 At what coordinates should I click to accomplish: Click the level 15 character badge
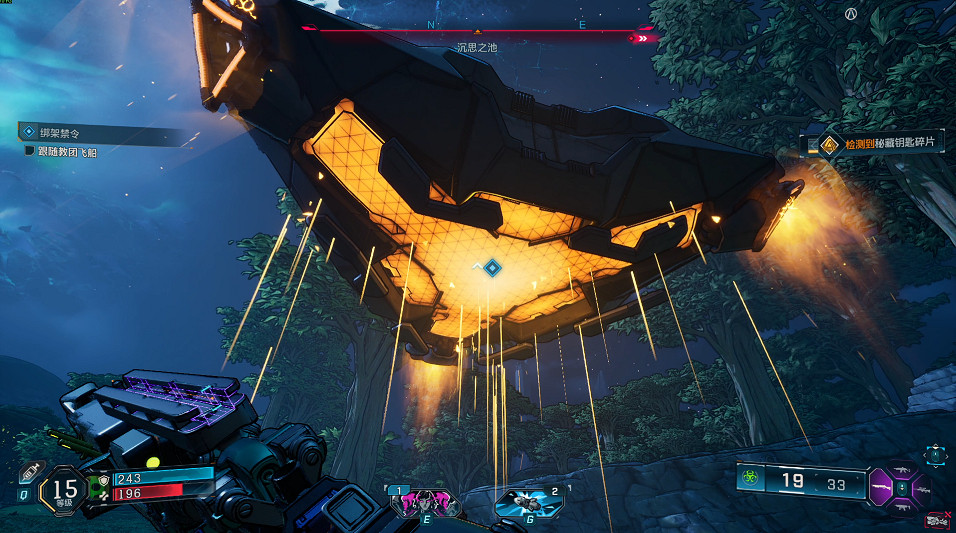tap(65, 489)
